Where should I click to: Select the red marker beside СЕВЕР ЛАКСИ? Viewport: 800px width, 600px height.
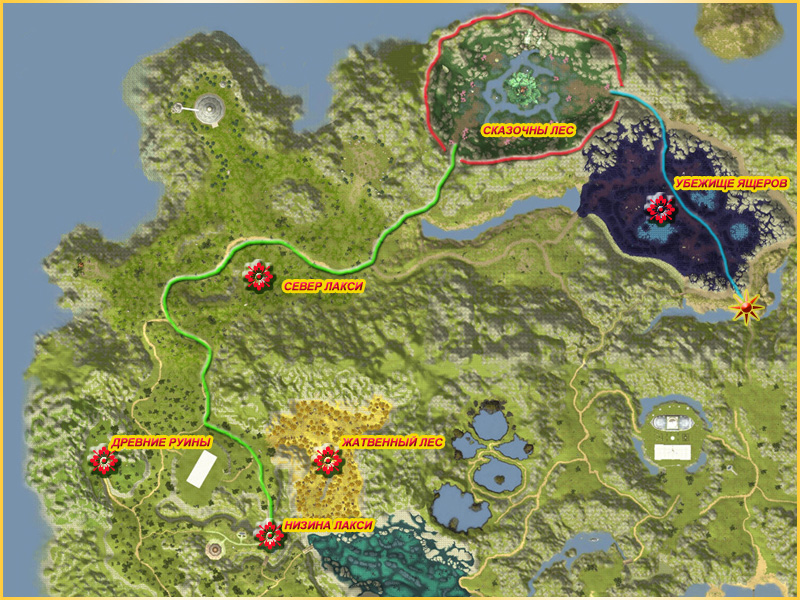(259, 277)
